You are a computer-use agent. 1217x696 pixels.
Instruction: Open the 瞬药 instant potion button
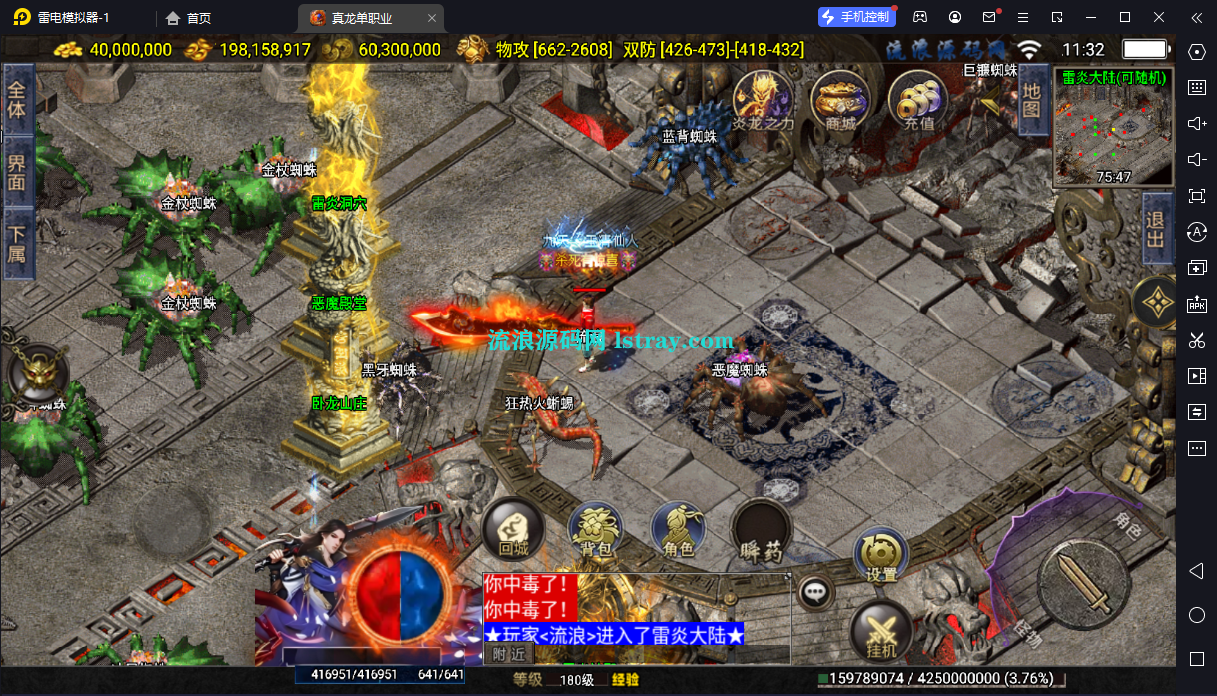pos(762,530)
